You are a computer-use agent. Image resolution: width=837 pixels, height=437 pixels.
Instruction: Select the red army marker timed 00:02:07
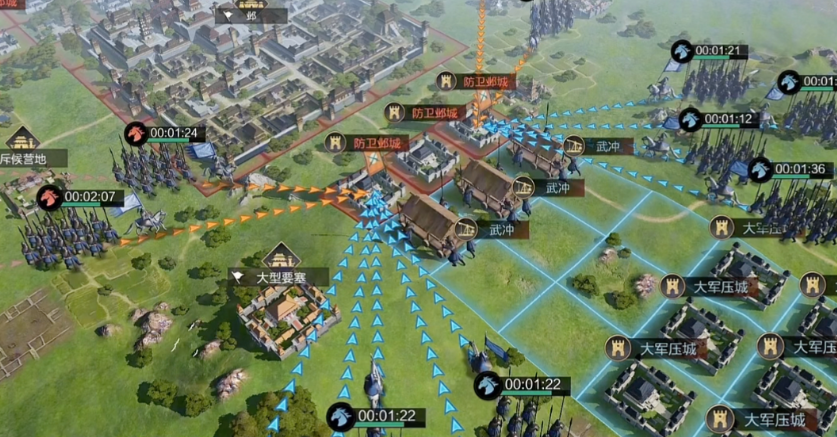point(50,197)
